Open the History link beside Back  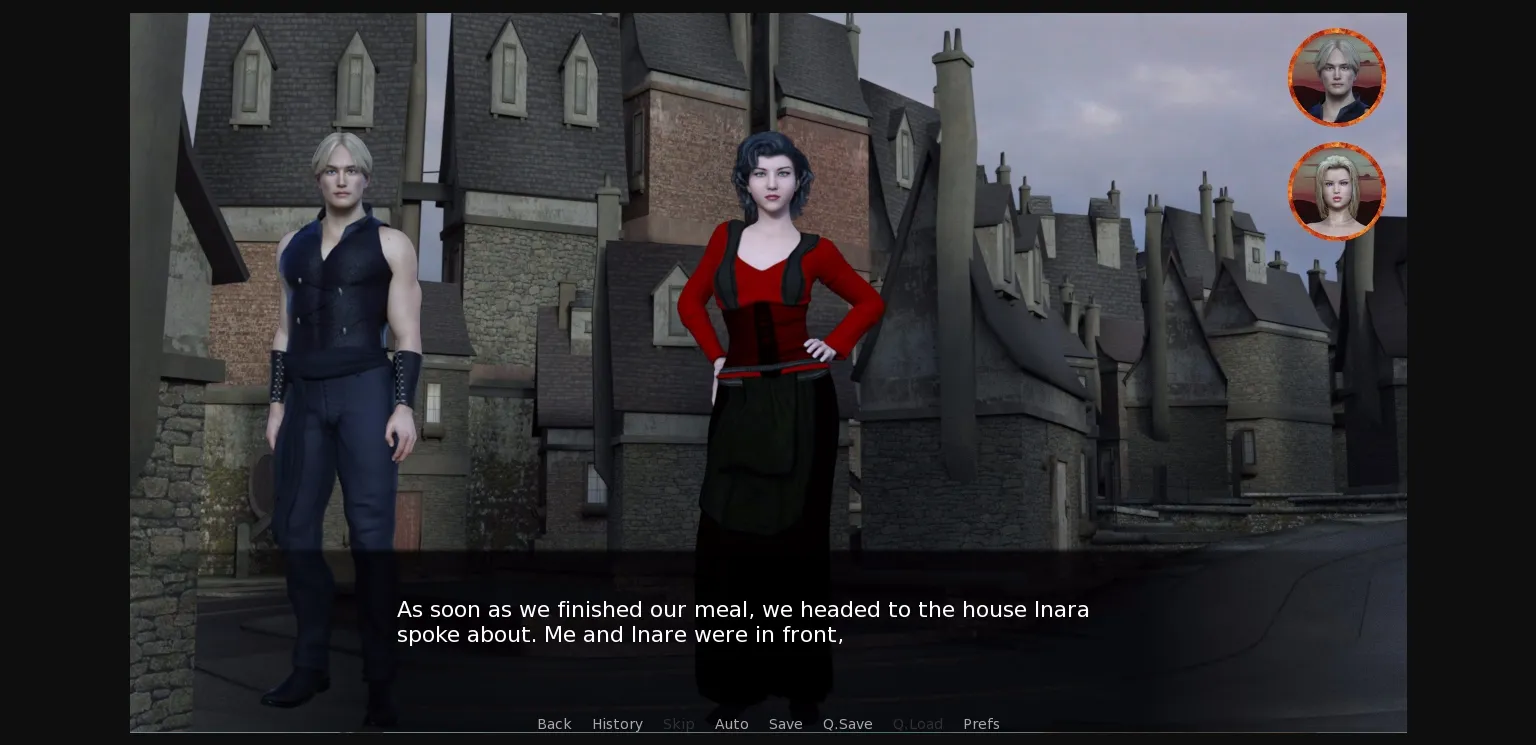(x=617, y=724)
